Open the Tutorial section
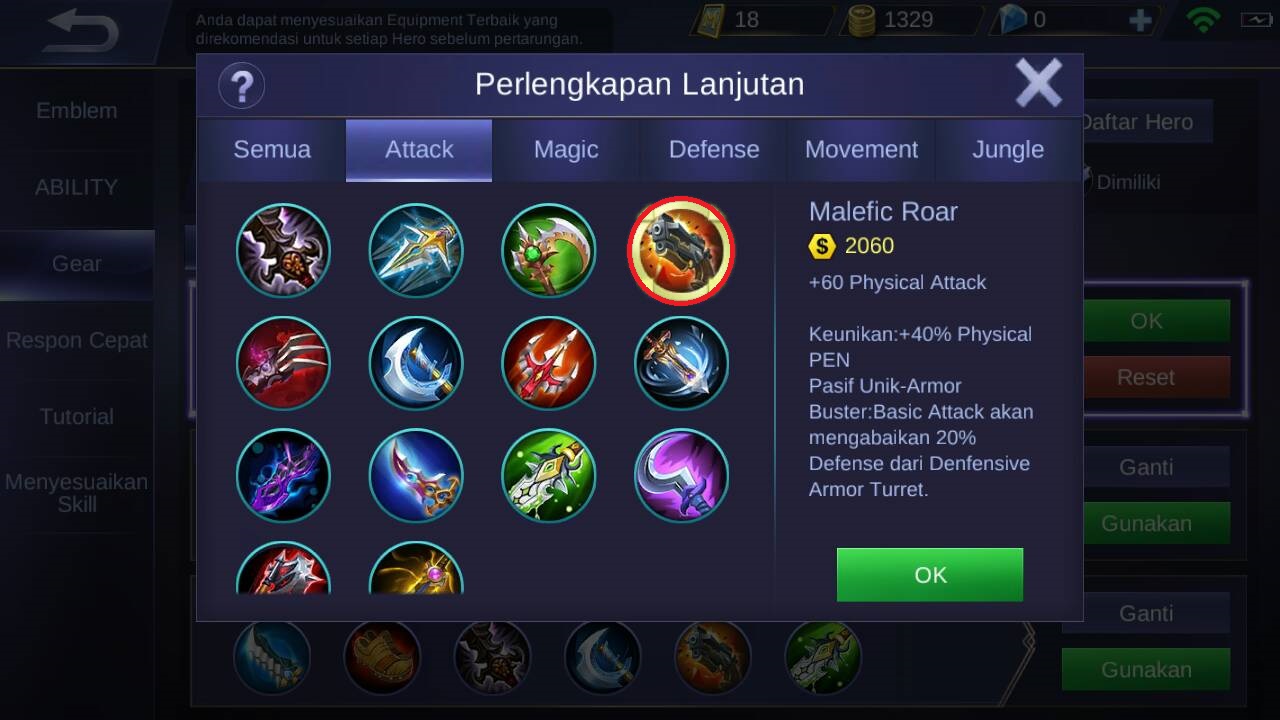Image resolution: width=1280 pixels, height=720 pixels. (77, 417)
